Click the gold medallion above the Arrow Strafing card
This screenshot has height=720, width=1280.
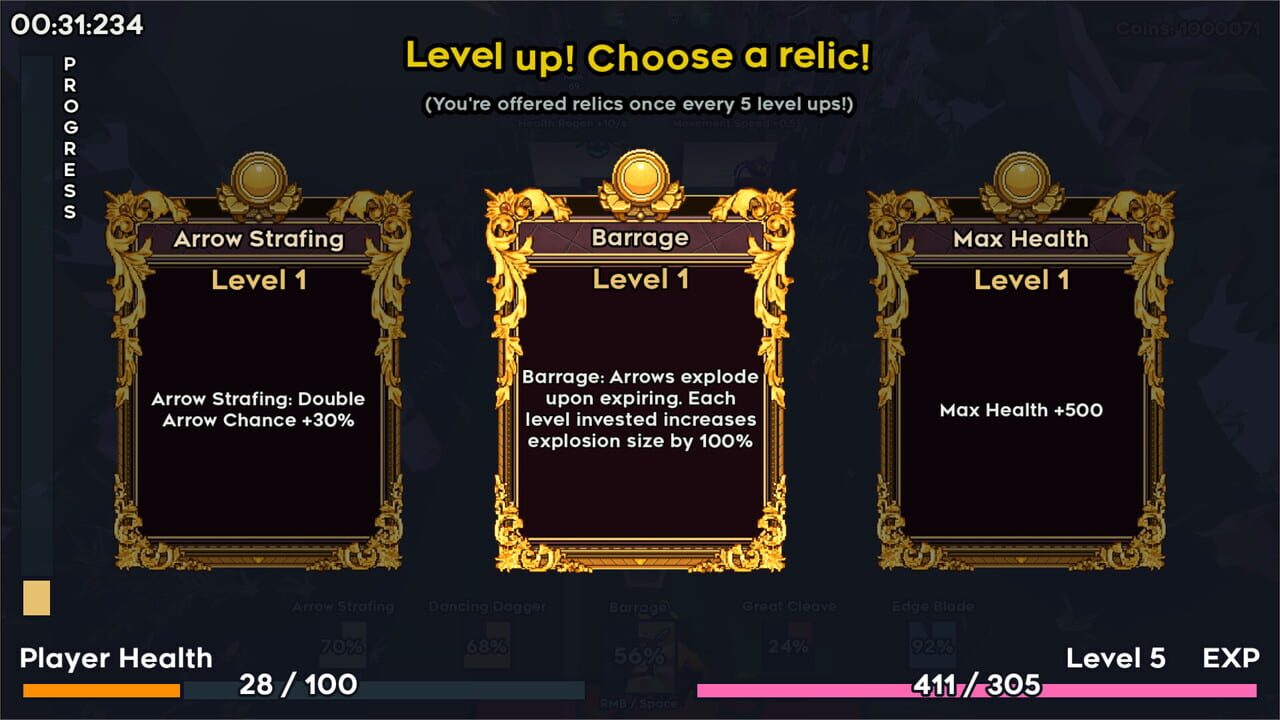click(260, 178)
